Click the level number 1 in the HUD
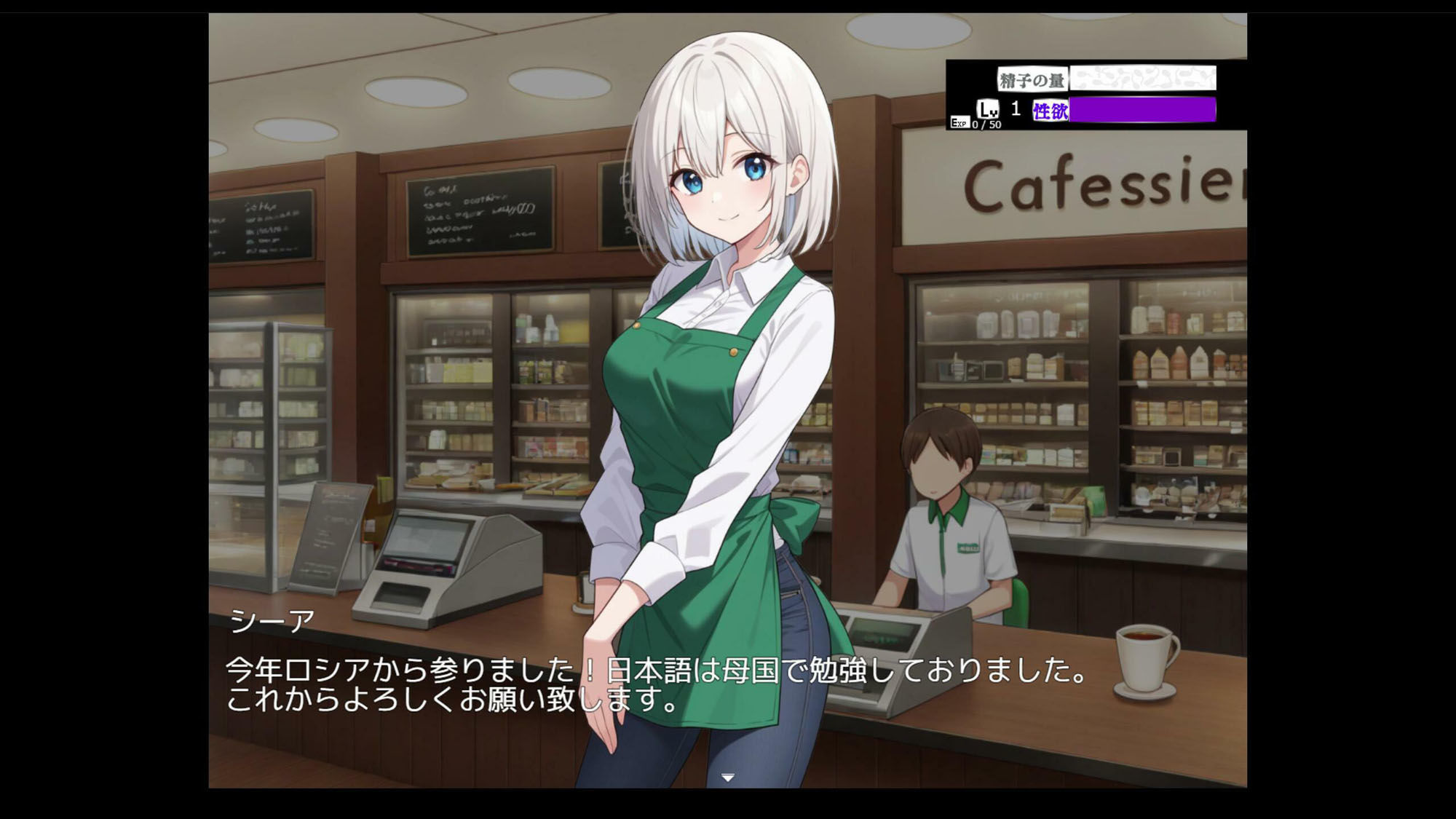1456x819 pixels. [1013, 106]
